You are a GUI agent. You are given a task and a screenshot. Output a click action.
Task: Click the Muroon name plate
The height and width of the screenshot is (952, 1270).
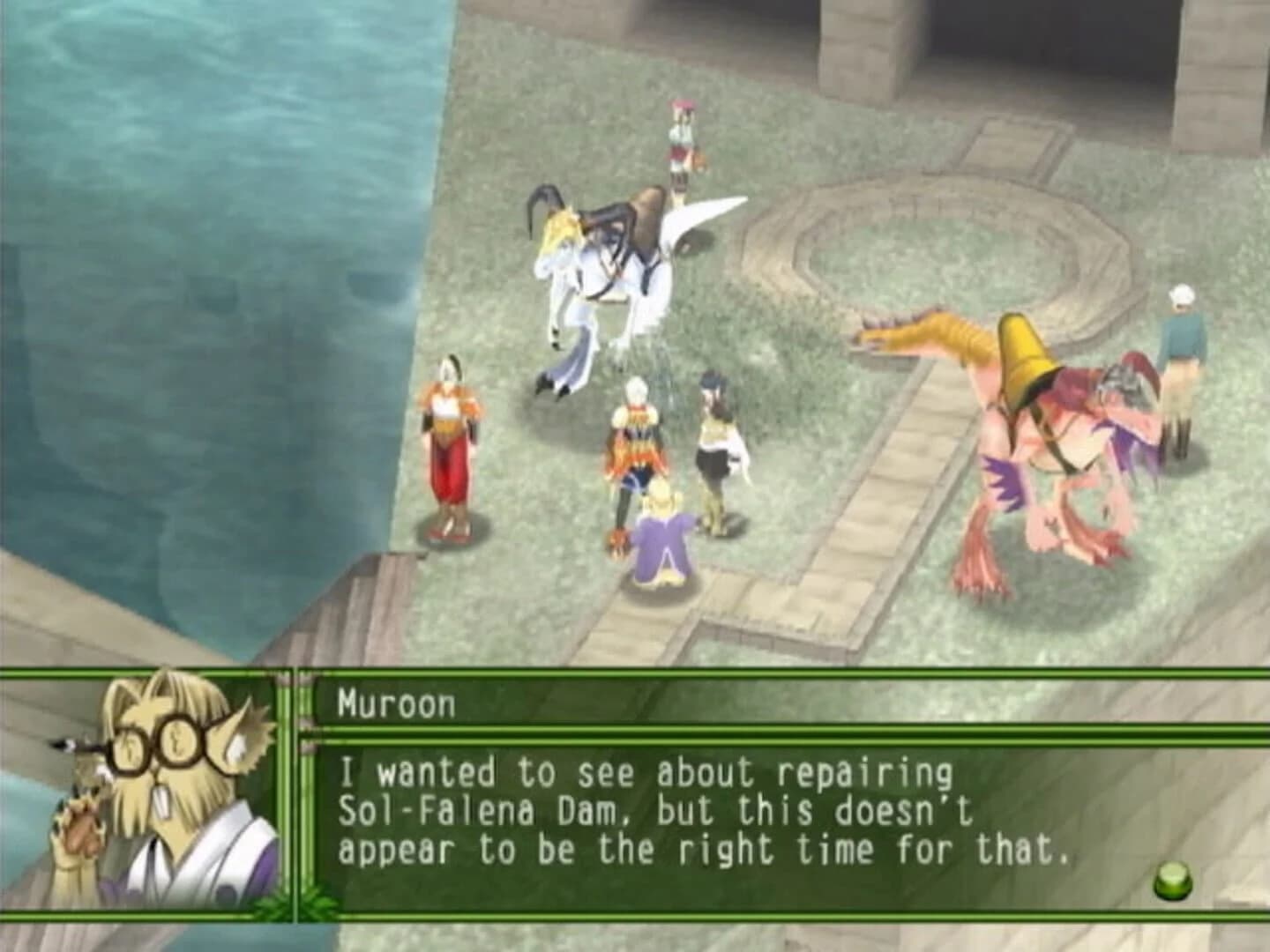(397, 703)
